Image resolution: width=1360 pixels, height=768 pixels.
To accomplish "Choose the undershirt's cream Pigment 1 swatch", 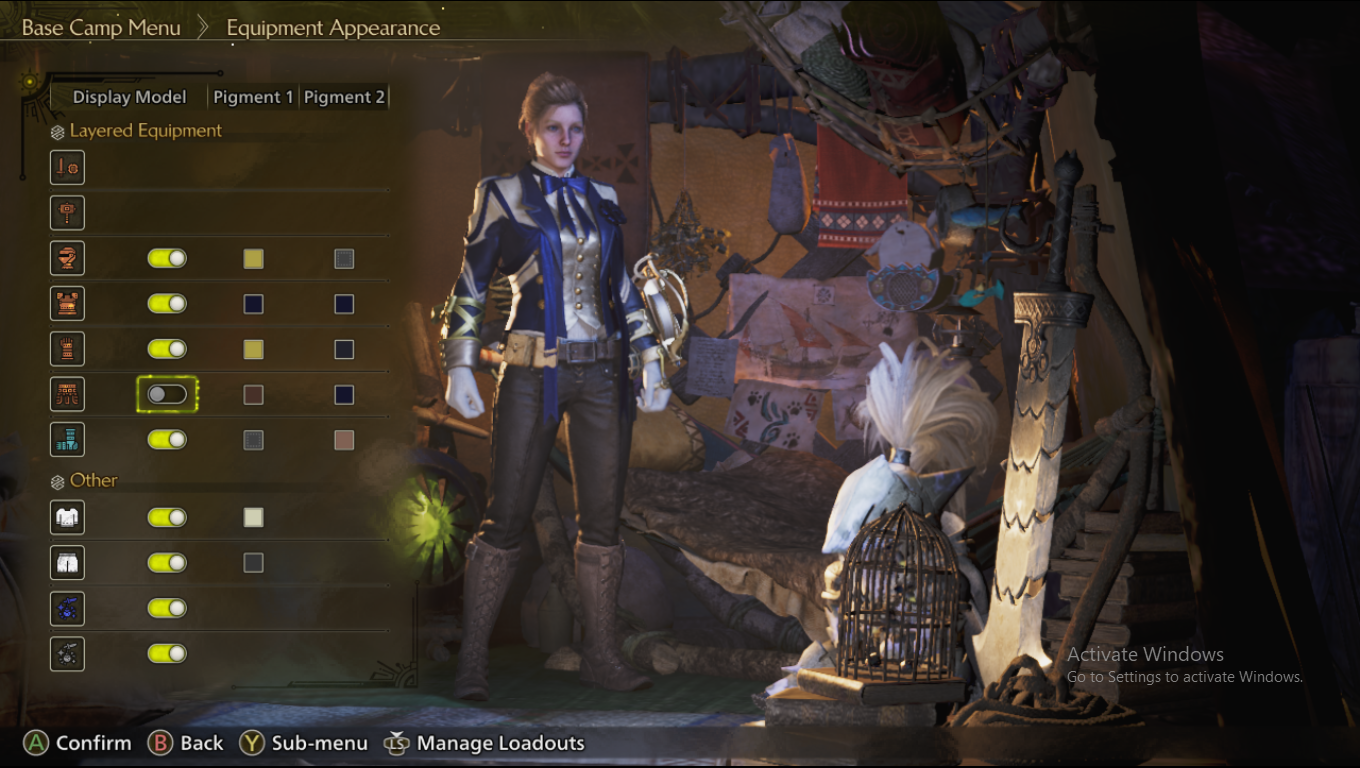I will (x=254, y=517).
